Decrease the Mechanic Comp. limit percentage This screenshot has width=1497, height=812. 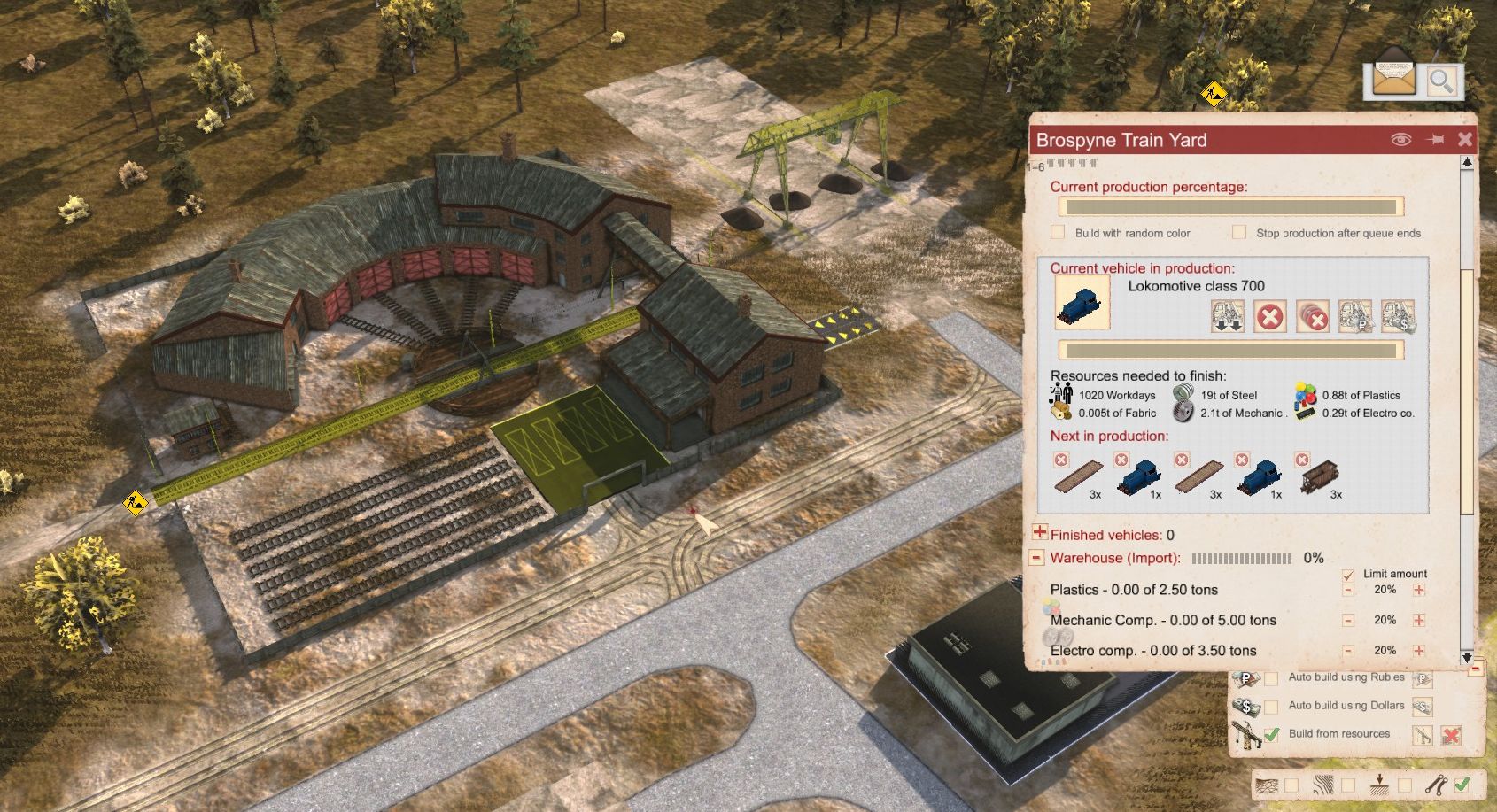coord(1348,621)
